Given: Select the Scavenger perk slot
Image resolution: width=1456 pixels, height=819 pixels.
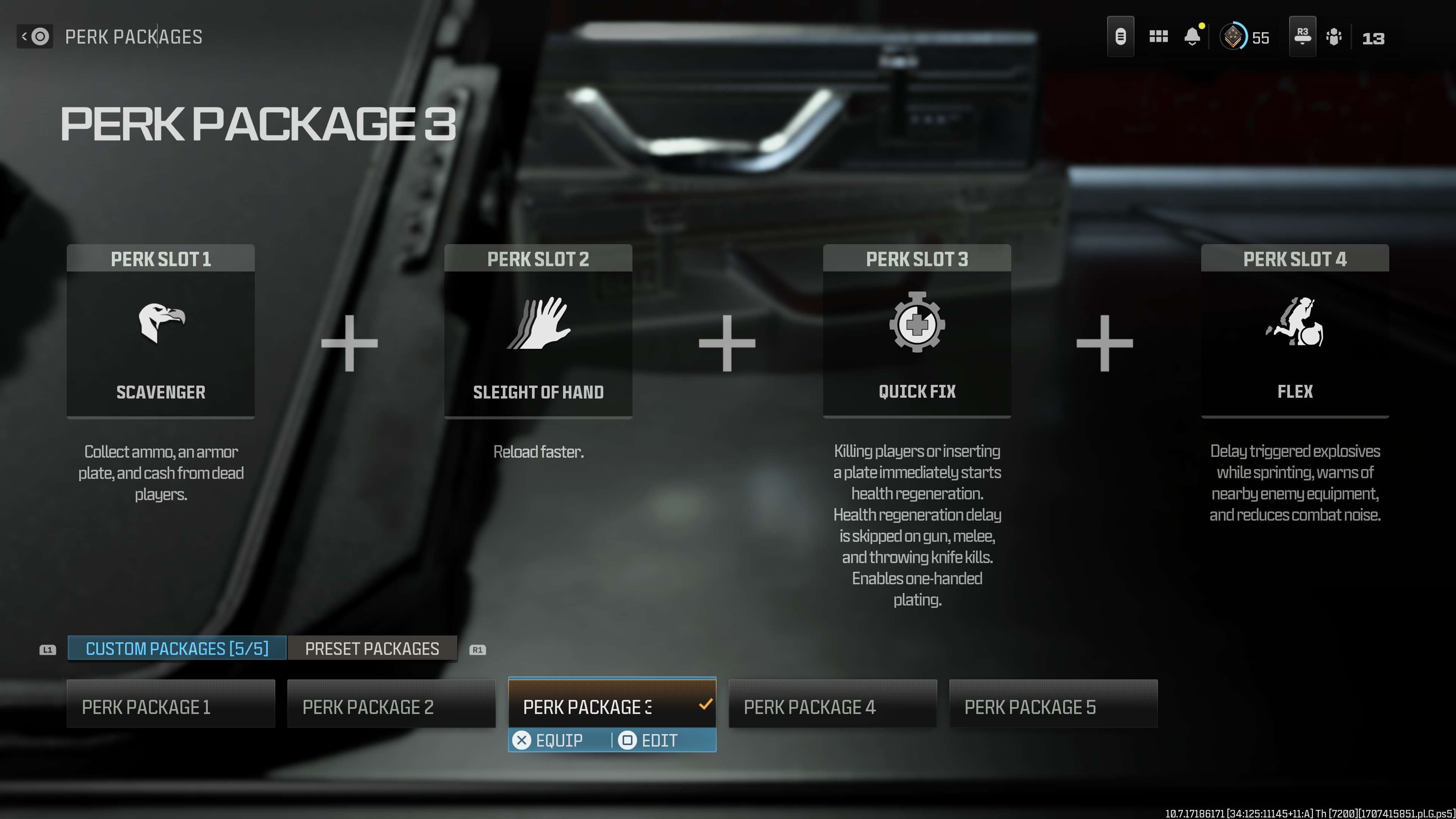Looking at the screenshot, I should point(160,331).
